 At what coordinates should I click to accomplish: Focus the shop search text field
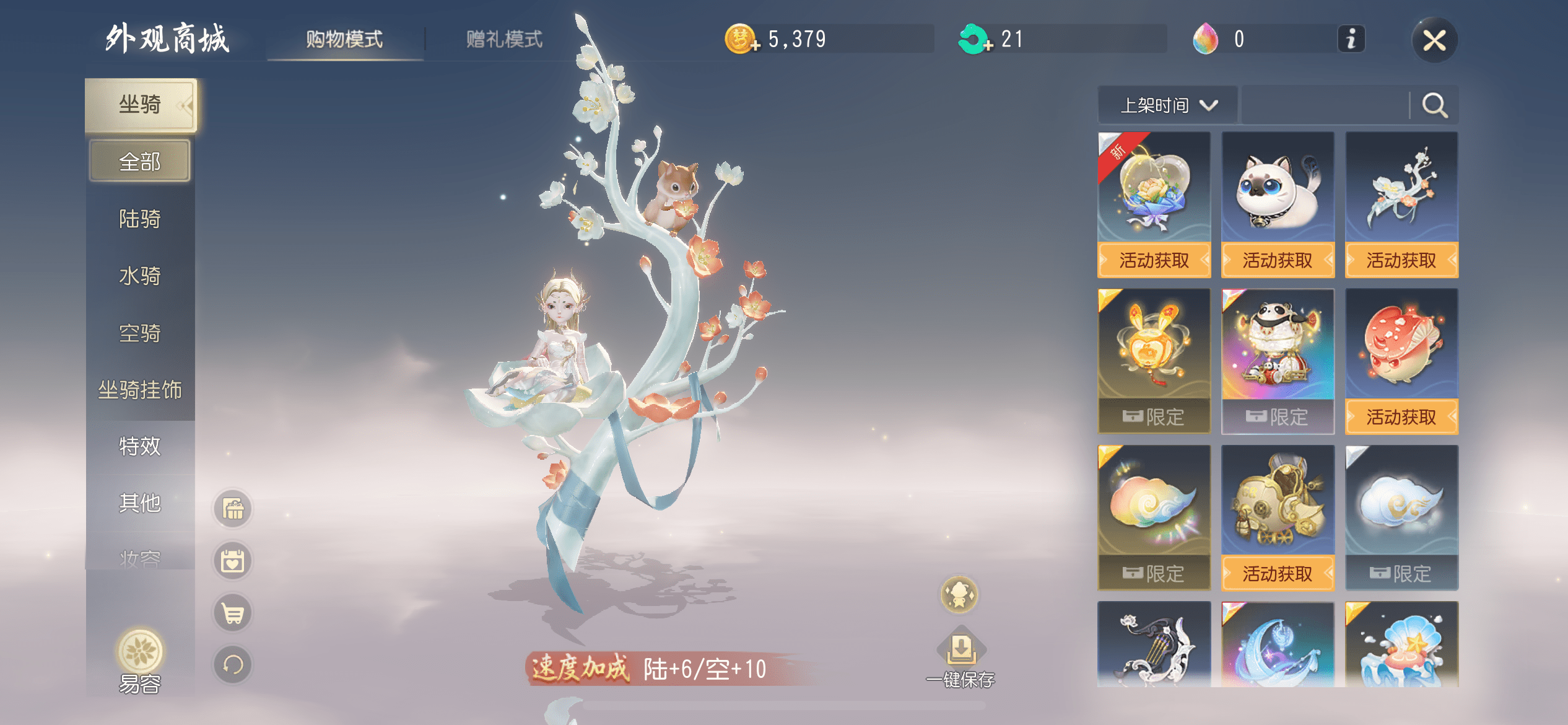coord(1325,105)
